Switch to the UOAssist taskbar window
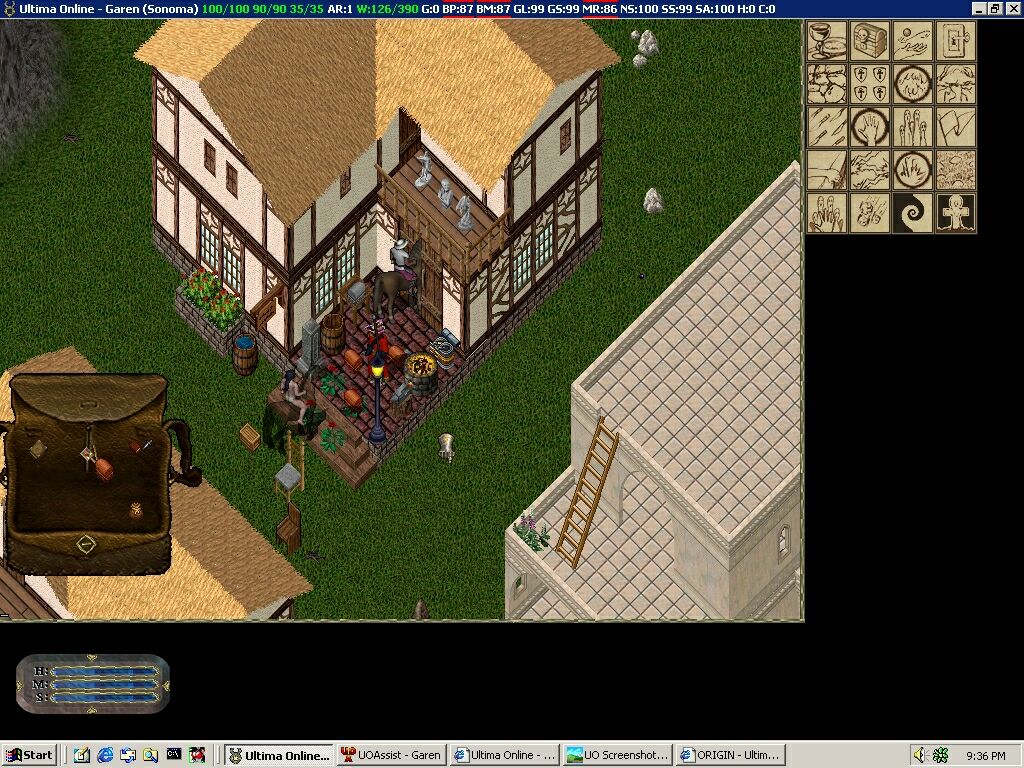1024x768 pixels. (391, 755)
